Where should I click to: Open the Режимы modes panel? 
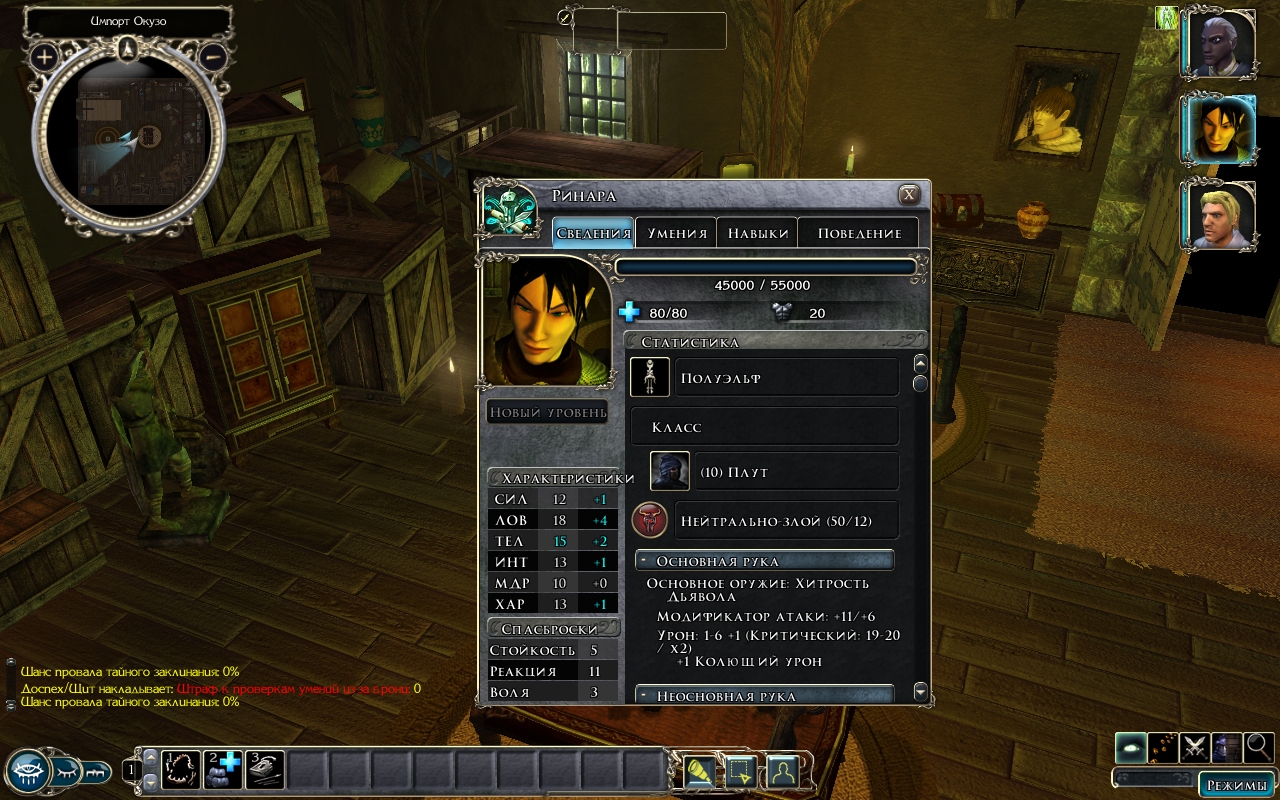pos(1236,784)
